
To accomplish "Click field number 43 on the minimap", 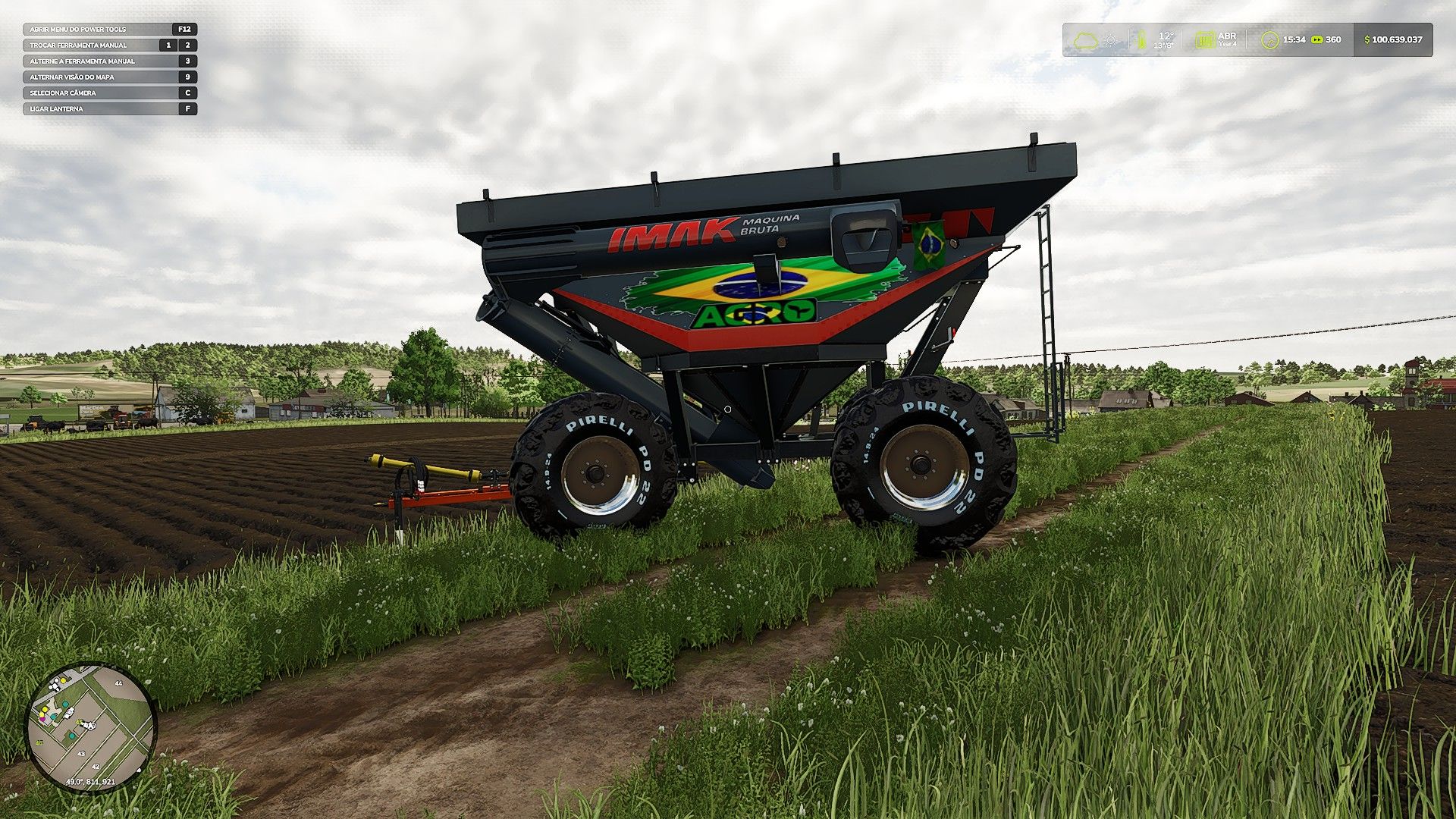I will [x=81, y=754].
